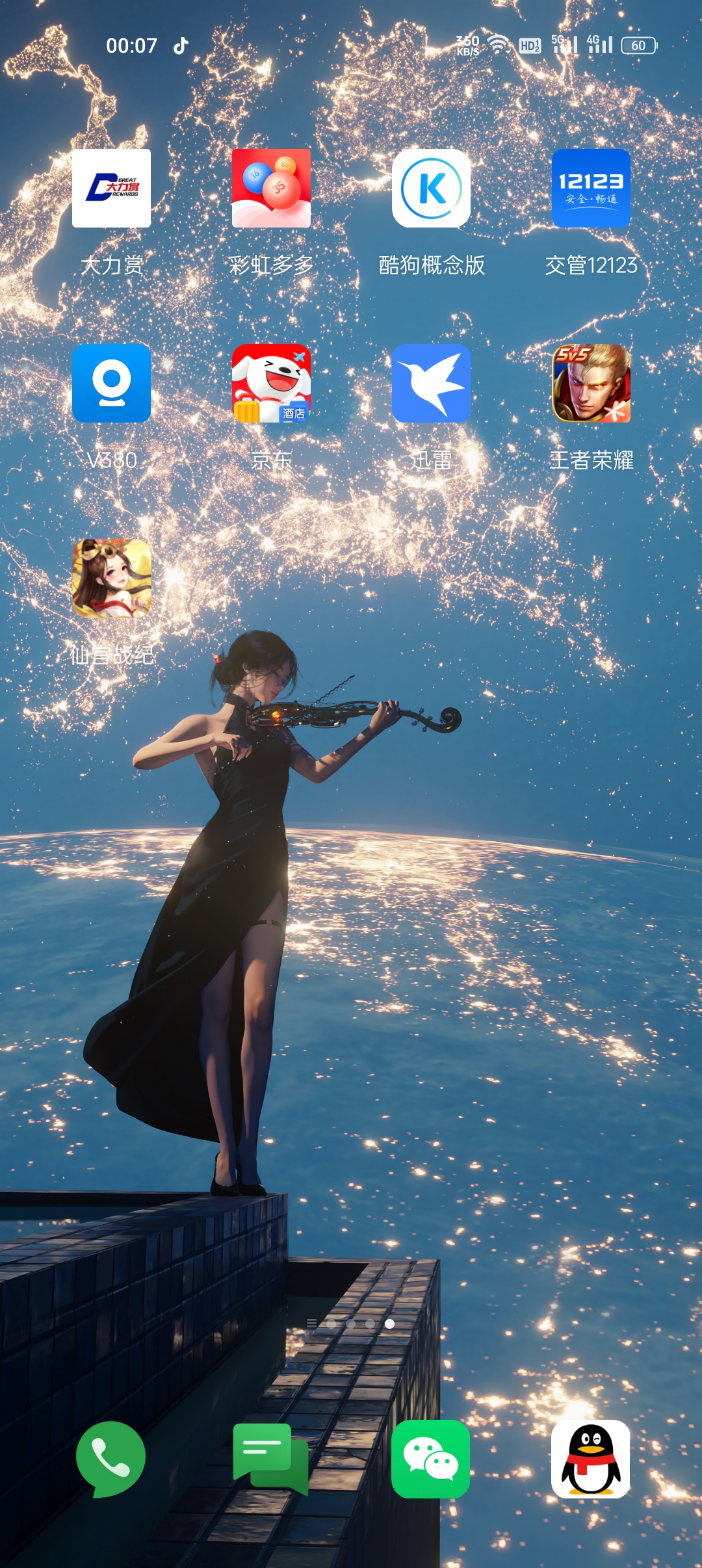Start the 王者荣耀 game

pos(591,384)
